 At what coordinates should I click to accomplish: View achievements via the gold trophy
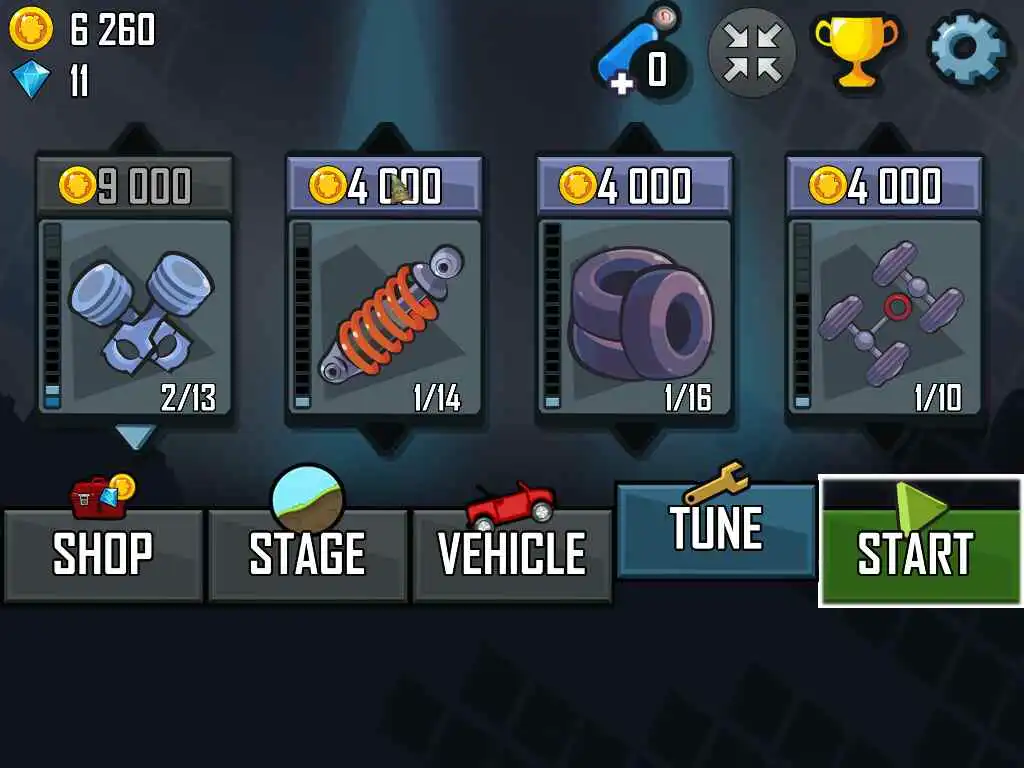(x=855, y=48)
